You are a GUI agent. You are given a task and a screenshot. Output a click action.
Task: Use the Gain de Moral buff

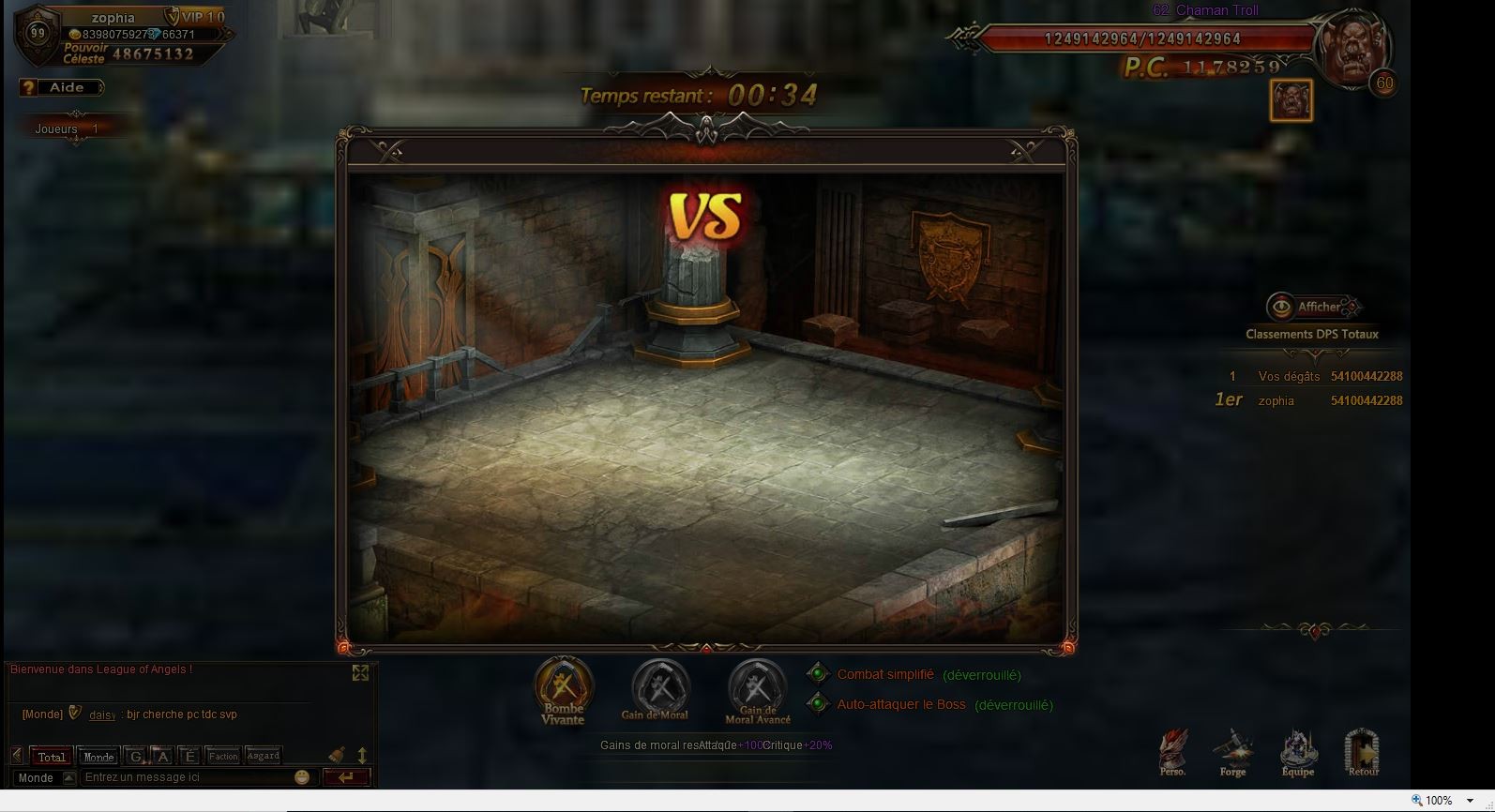(660, 687)
